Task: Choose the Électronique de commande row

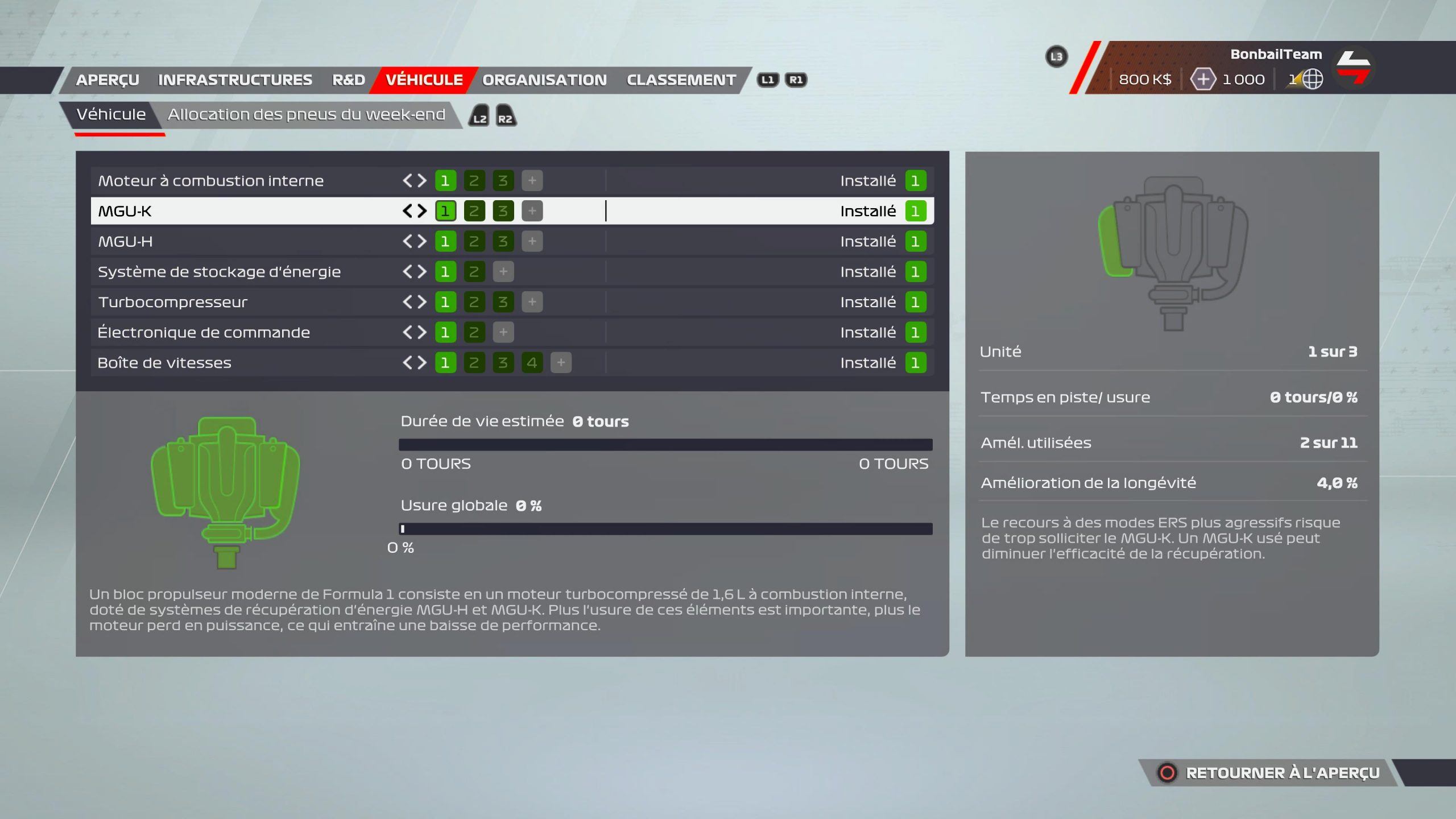Action: tap(204, 333)
